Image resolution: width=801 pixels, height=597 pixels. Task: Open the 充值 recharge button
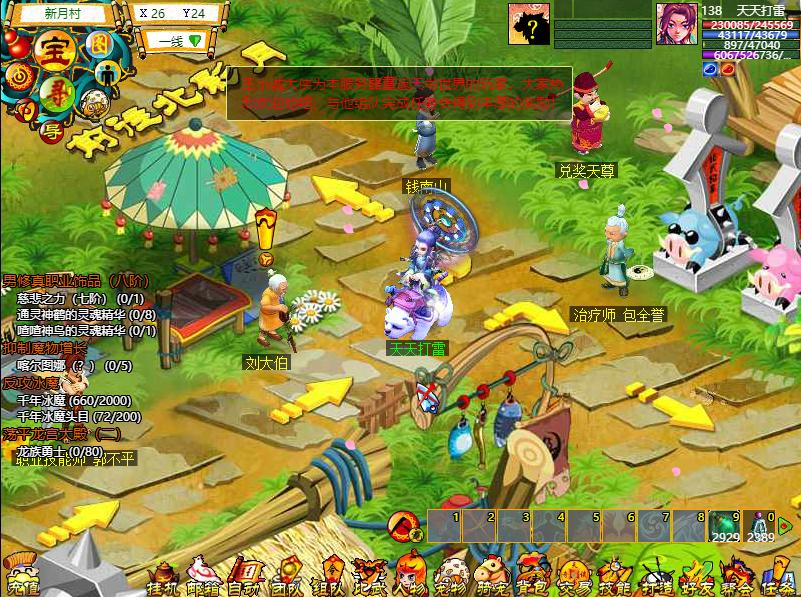[x=21, y=578]
